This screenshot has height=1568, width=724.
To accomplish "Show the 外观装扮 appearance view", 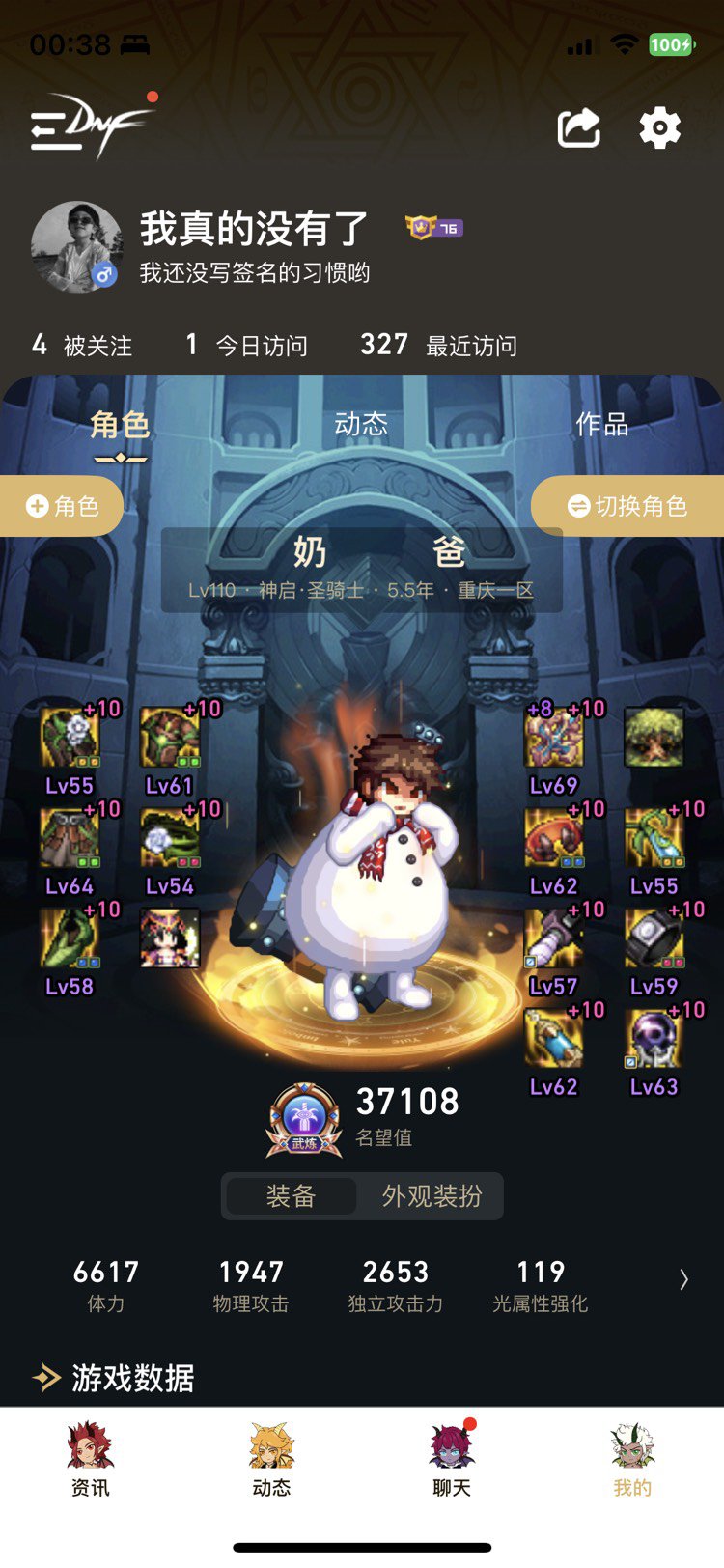I will pyautogui.click(x=432, y=1196).
